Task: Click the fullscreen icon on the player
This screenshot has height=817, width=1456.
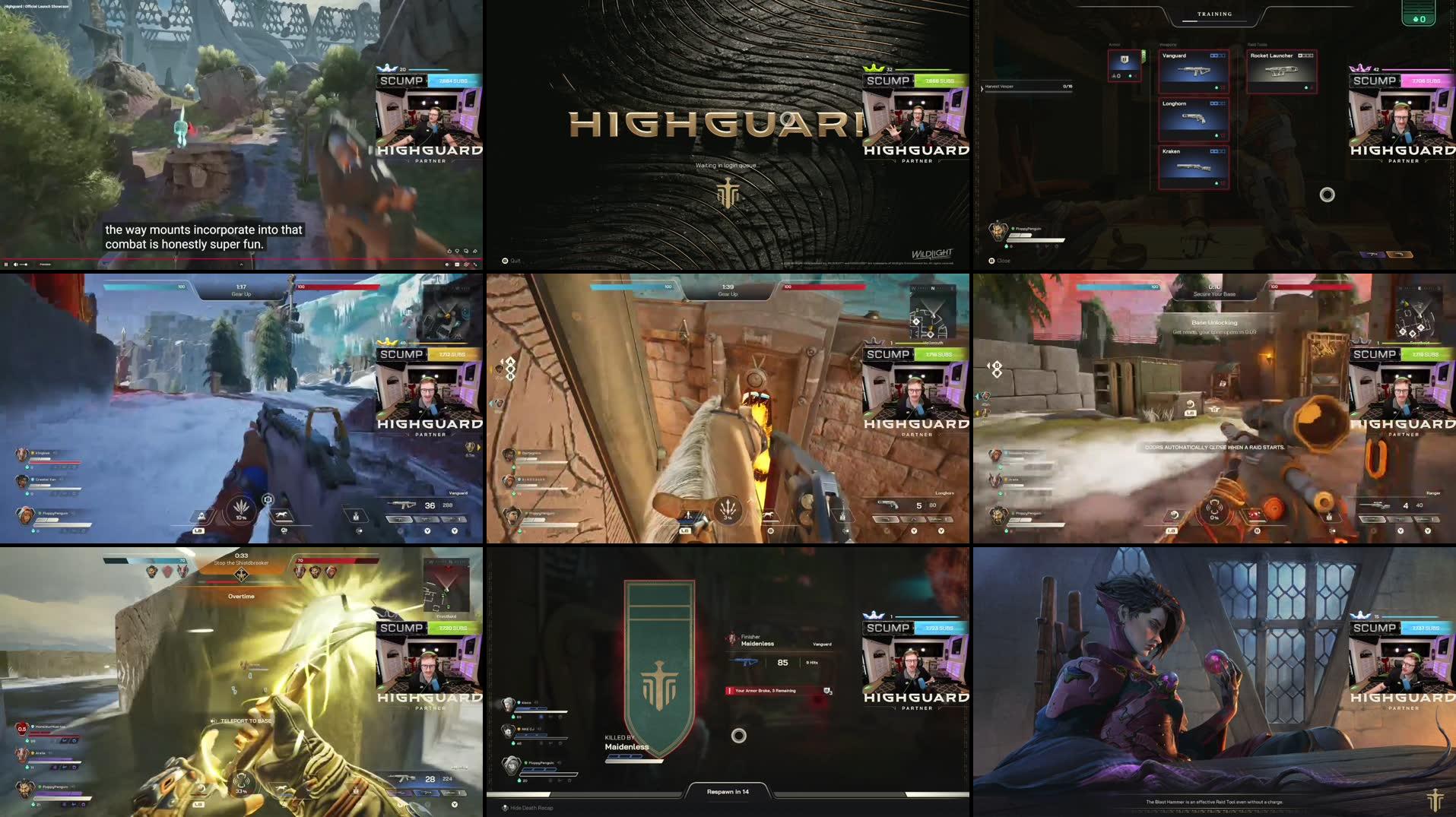Action: 476,264
